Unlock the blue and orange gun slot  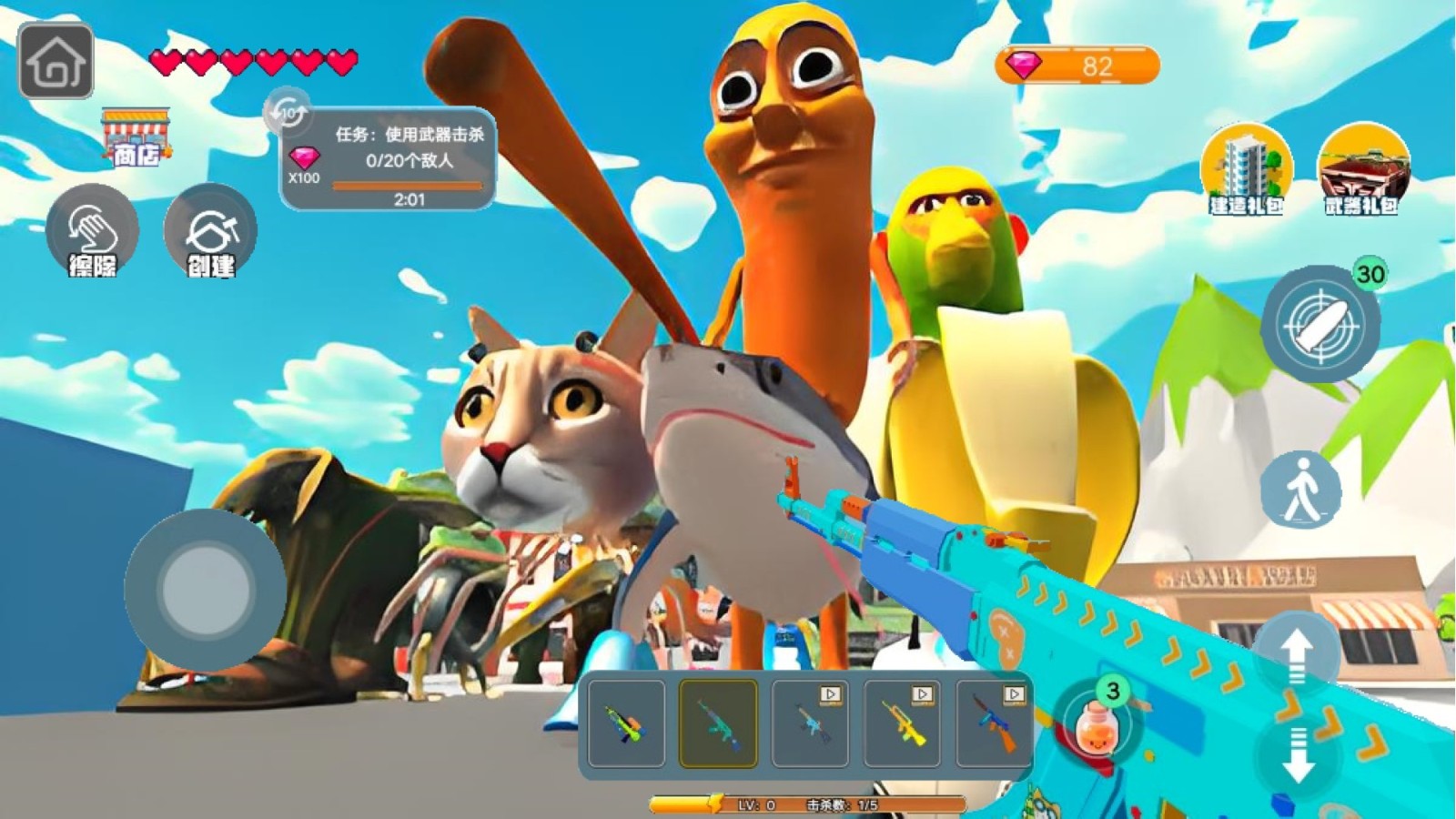pyautogui.click(x=994, y=724)
